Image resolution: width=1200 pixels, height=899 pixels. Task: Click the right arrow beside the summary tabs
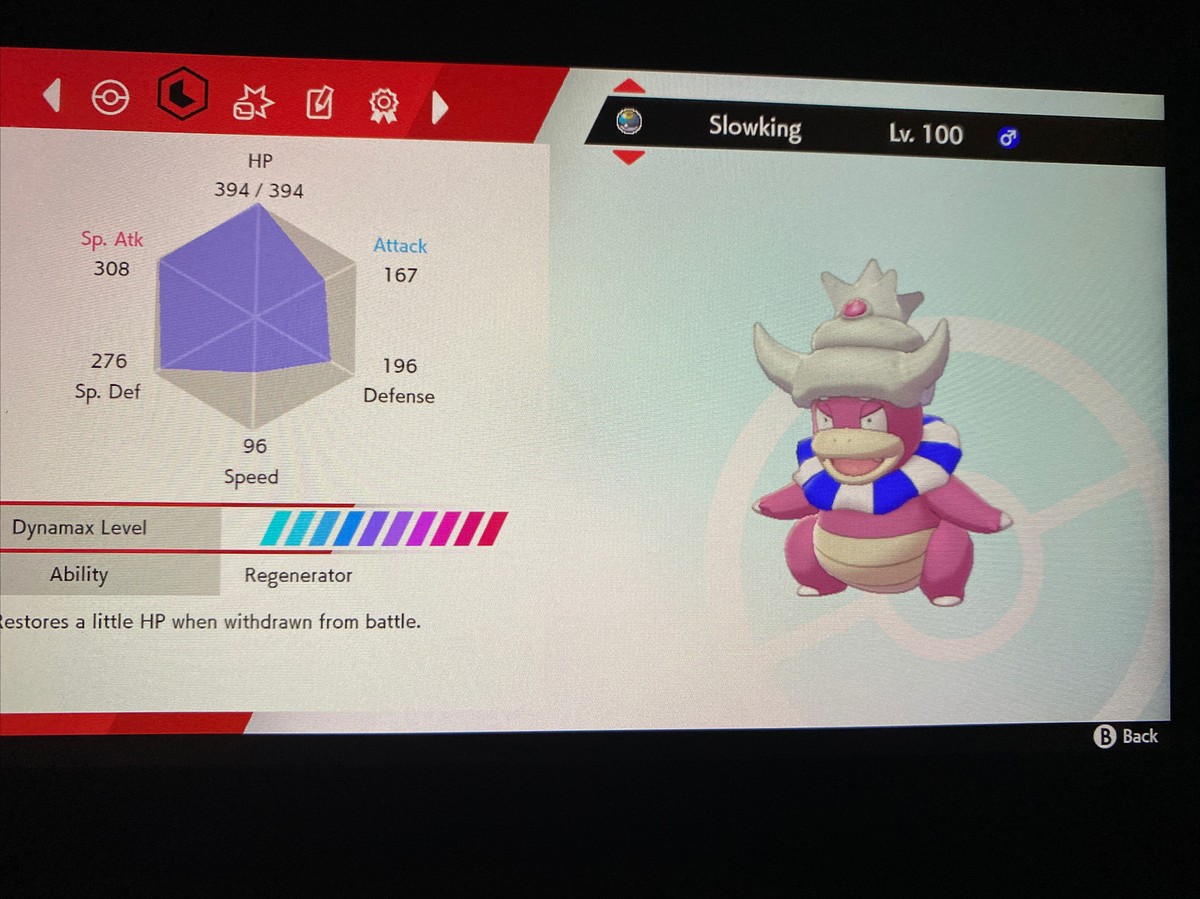(x=439, y=106)
